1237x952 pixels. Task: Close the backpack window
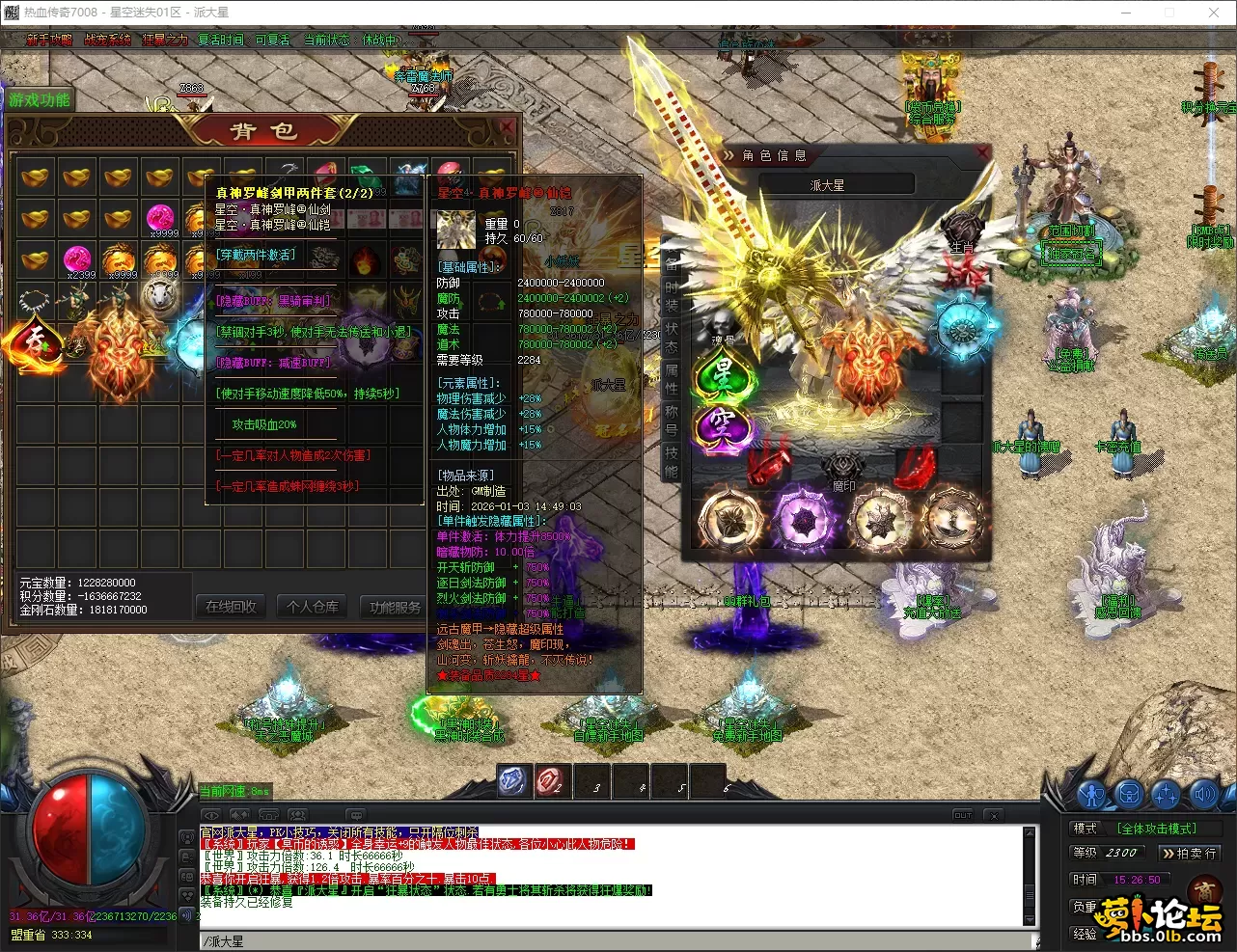coord(508,127)
